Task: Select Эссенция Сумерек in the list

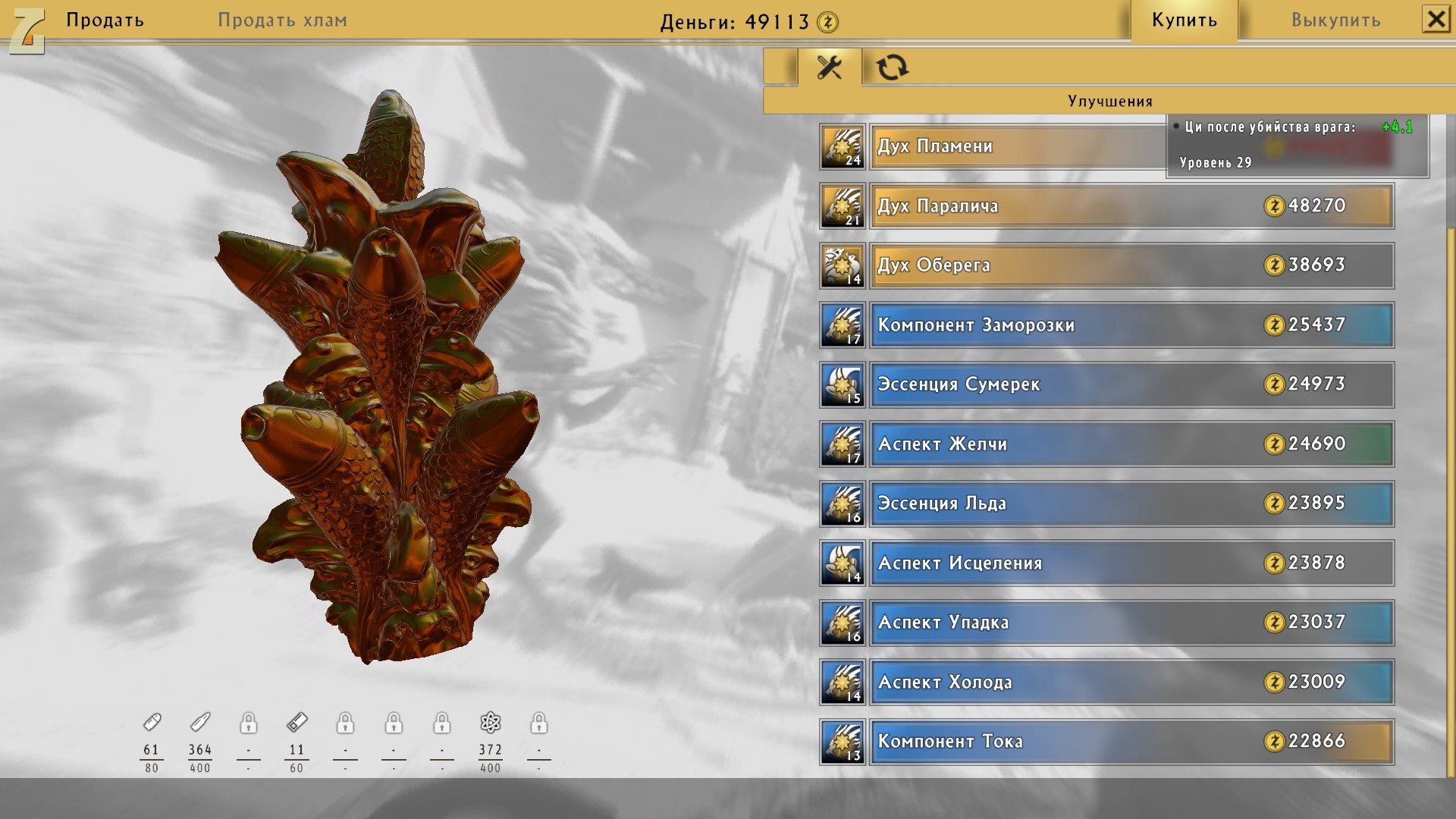Action: pos(1131,384)
